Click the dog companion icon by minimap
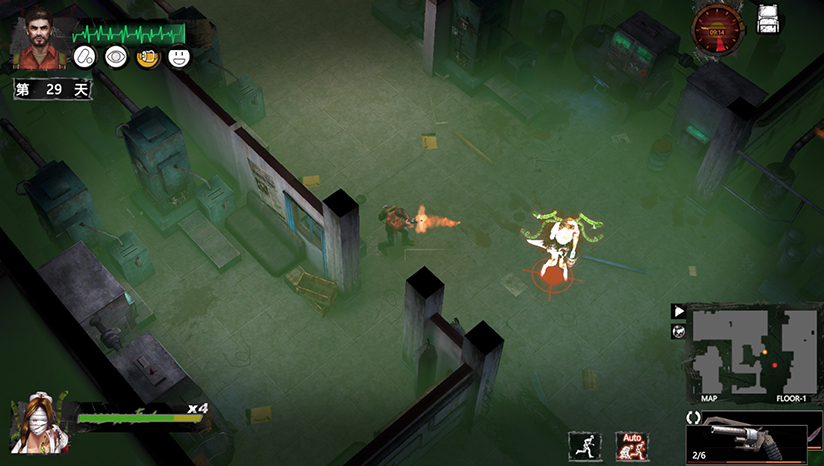The width and height of the screenshot is (824, 466). pos(678,332)
